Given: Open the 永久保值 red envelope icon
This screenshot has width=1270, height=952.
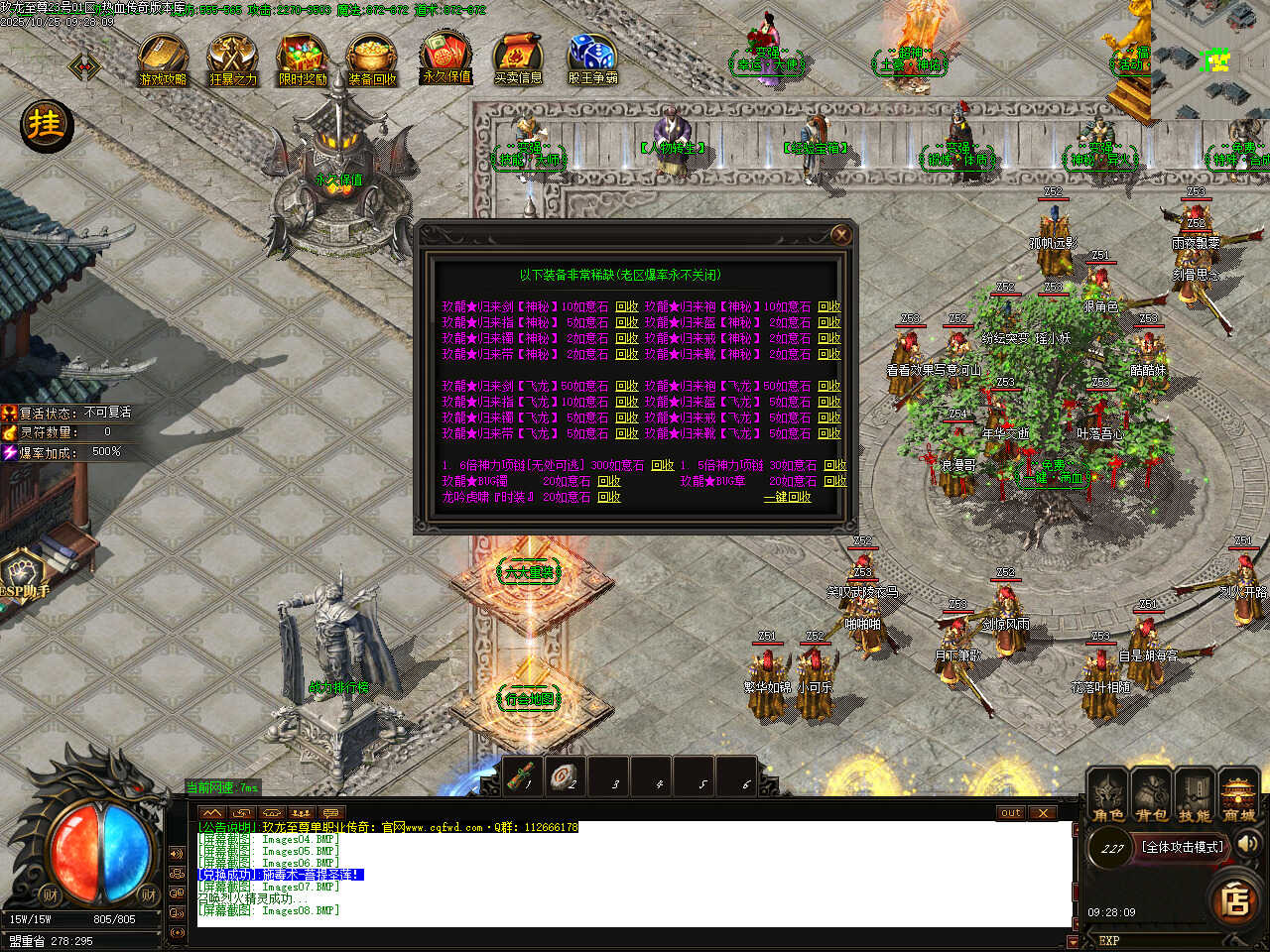Looking at the screenshot, I should (446, 58).
